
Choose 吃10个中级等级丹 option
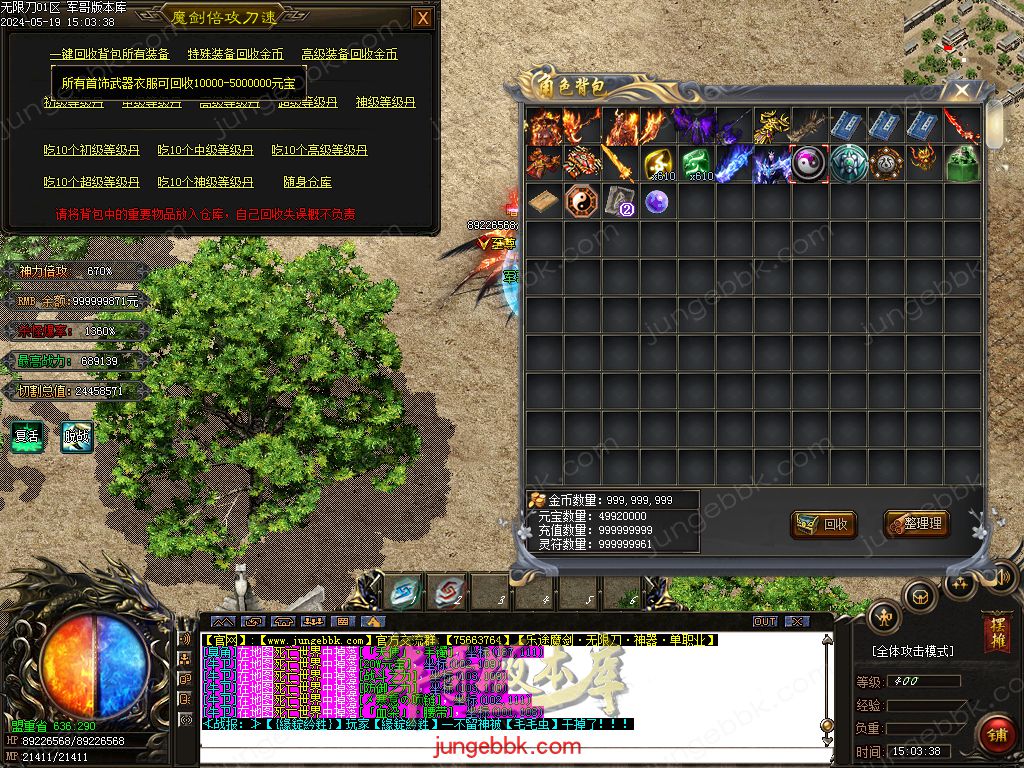click(x=205, y=150)
